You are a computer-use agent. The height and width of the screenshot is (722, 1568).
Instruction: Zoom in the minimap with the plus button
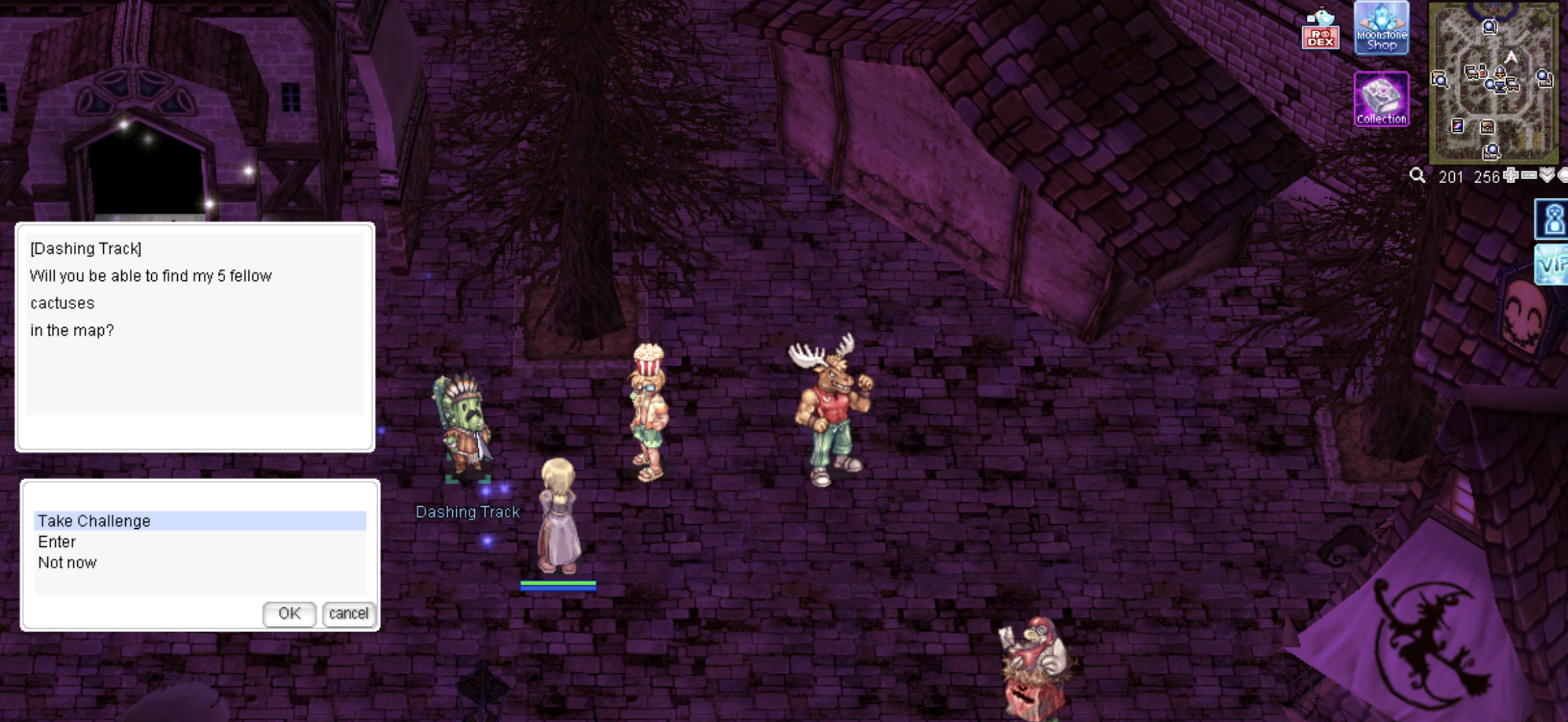coord(1511,176)
